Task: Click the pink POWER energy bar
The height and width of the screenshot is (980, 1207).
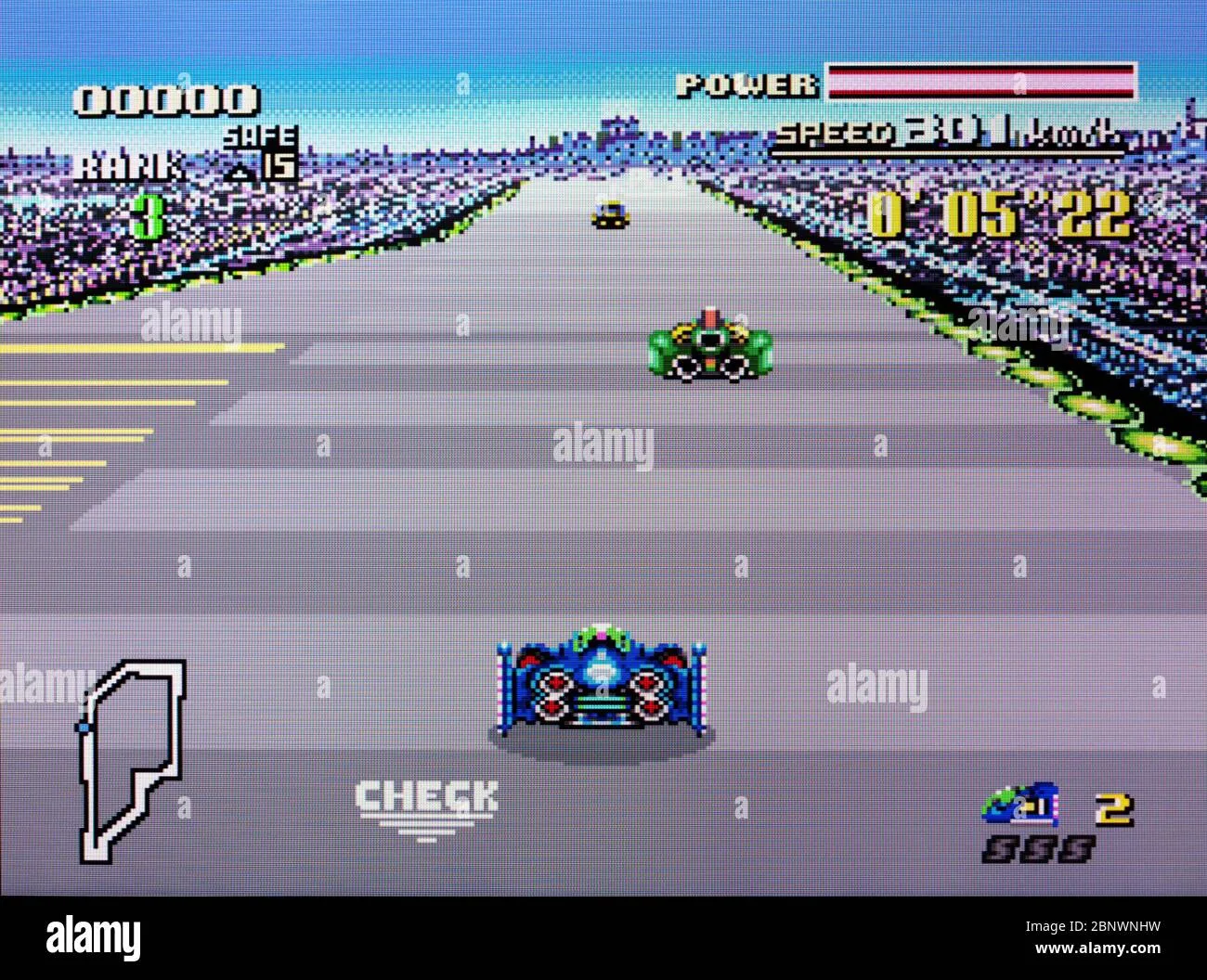Action: click(980, 82)
